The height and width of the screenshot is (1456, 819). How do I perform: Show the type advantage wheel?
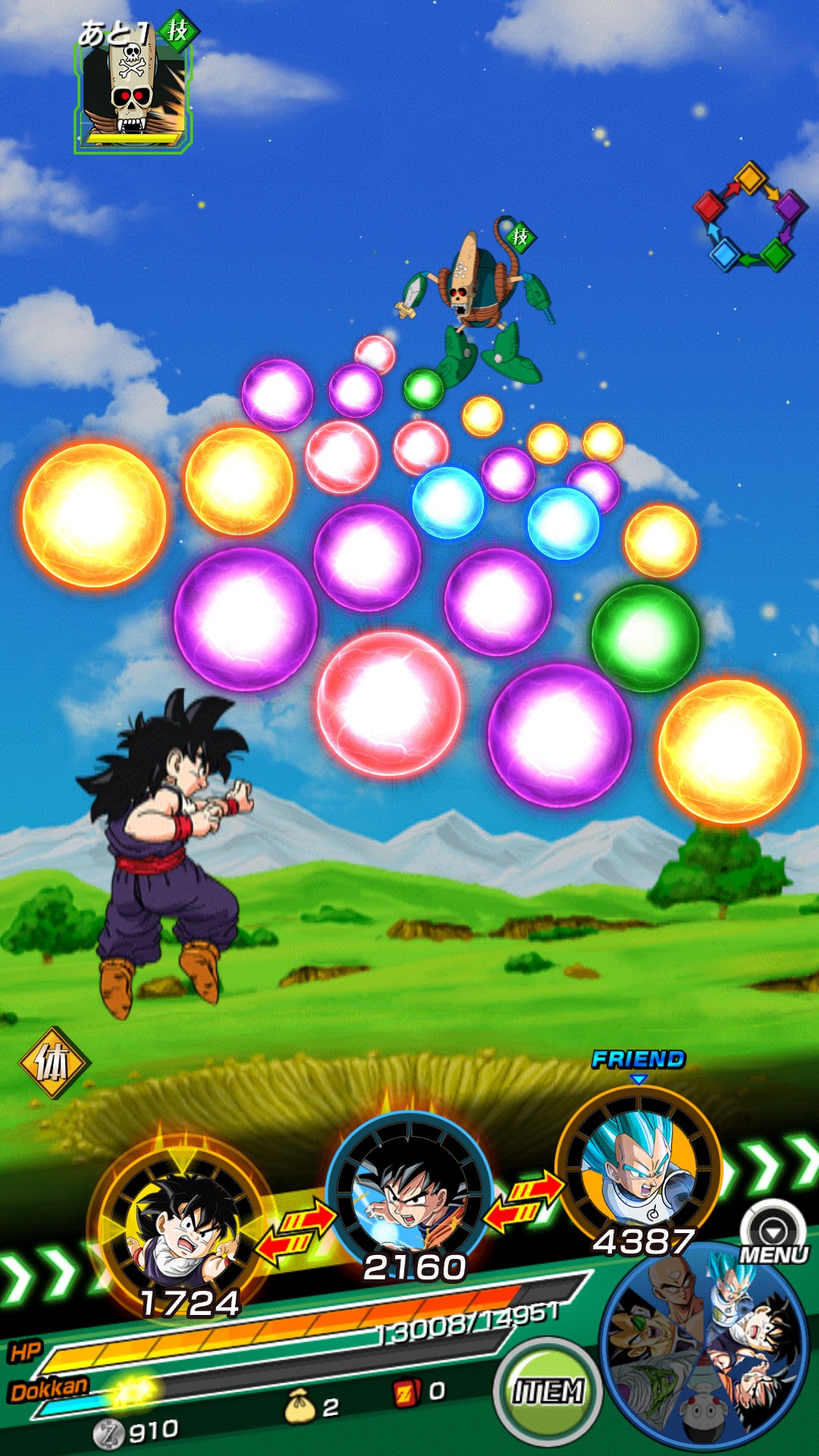(x=749, y=217)
